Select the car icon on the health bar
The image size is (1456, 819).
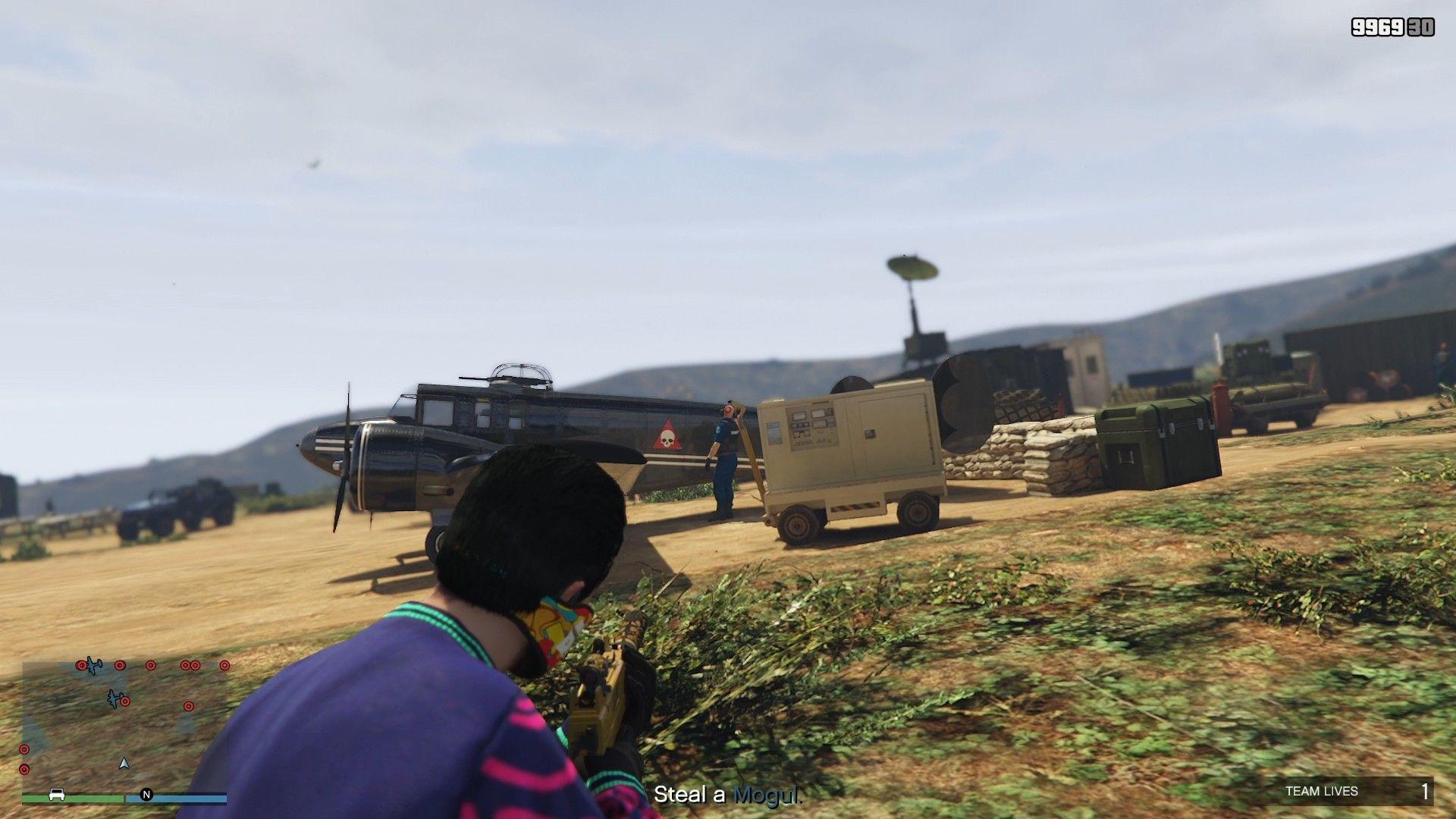57,795
